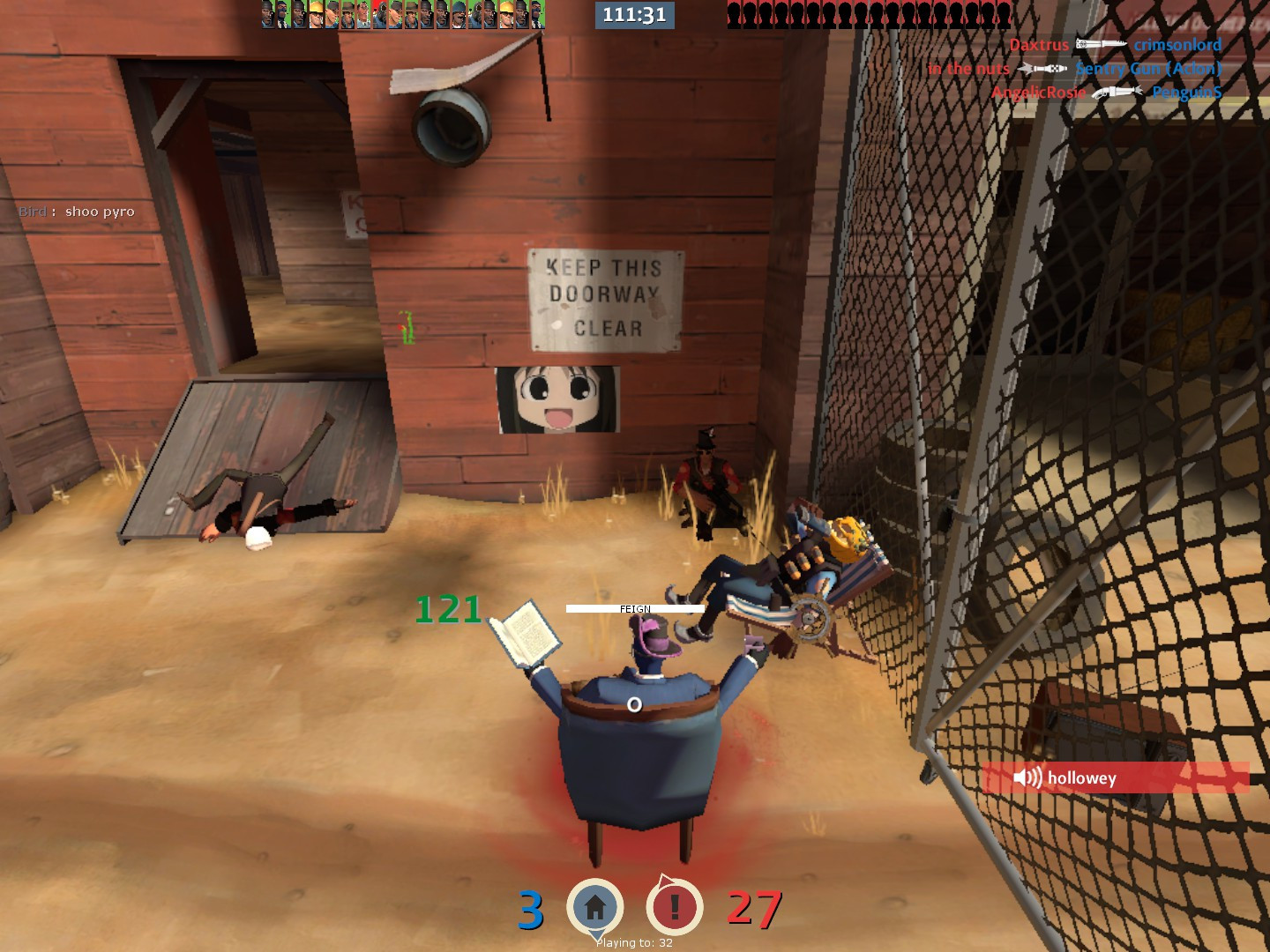1270x952 pixels.
Task: Click the green health value 121
Action: 446,608
